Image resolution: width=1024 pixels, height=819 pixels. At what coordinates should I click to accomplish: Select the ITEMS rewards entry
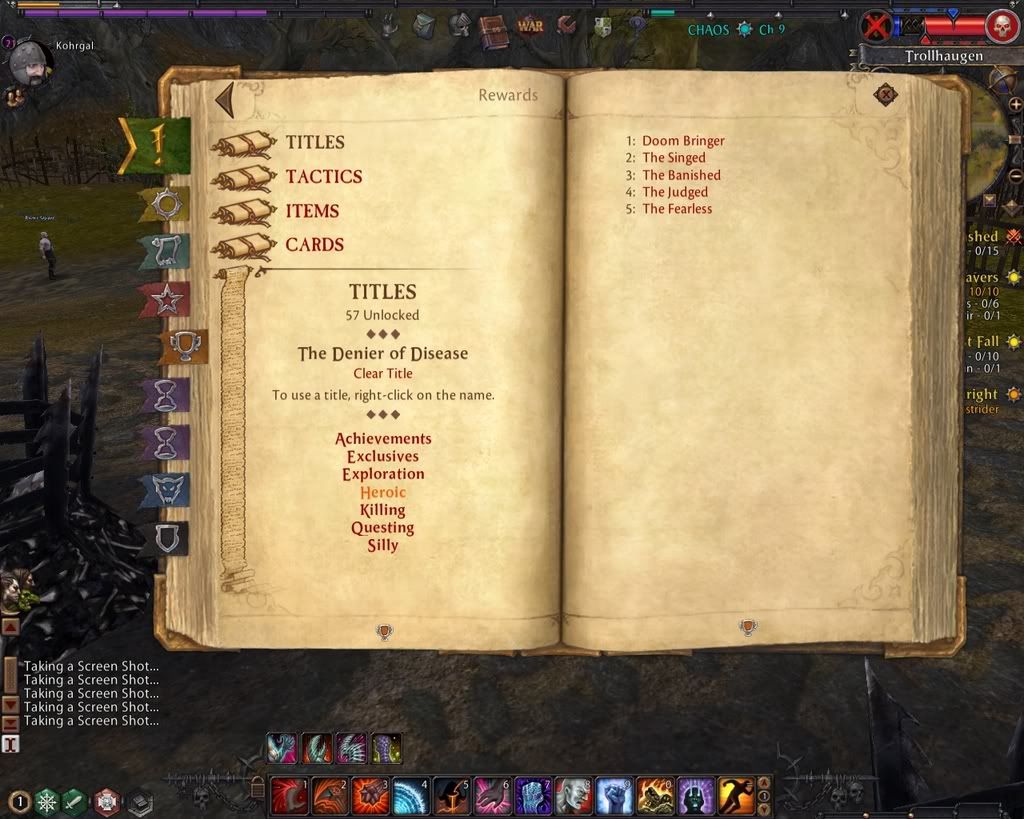click(312, 211)
